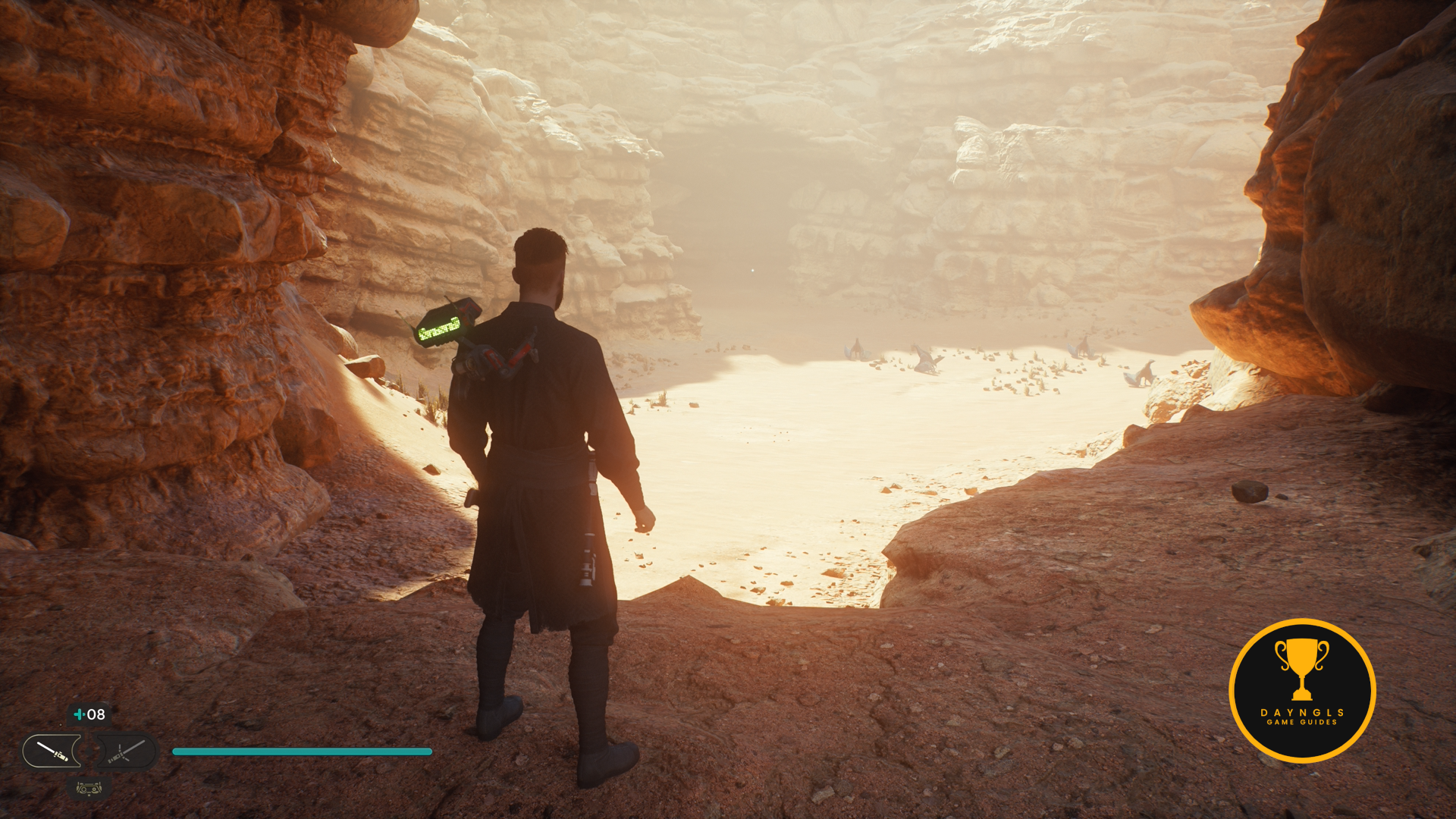This screenshot has height=819, width=1456.
Task: Select the single lightsaber stance icon
Action: click(52, 752)
